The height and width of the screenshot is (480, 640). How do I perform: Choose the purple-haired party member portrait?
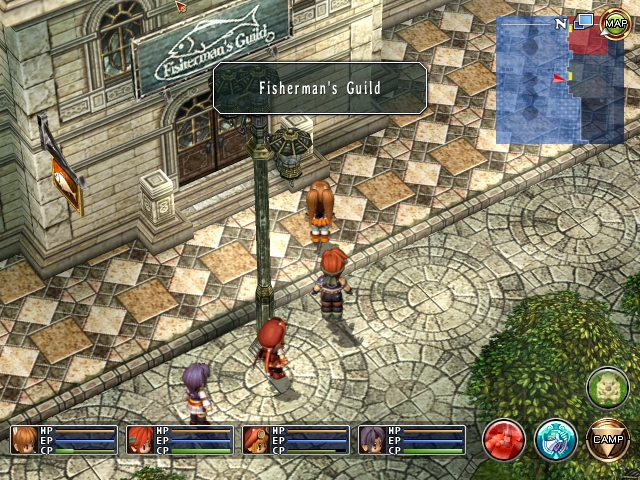coord(373,440)
